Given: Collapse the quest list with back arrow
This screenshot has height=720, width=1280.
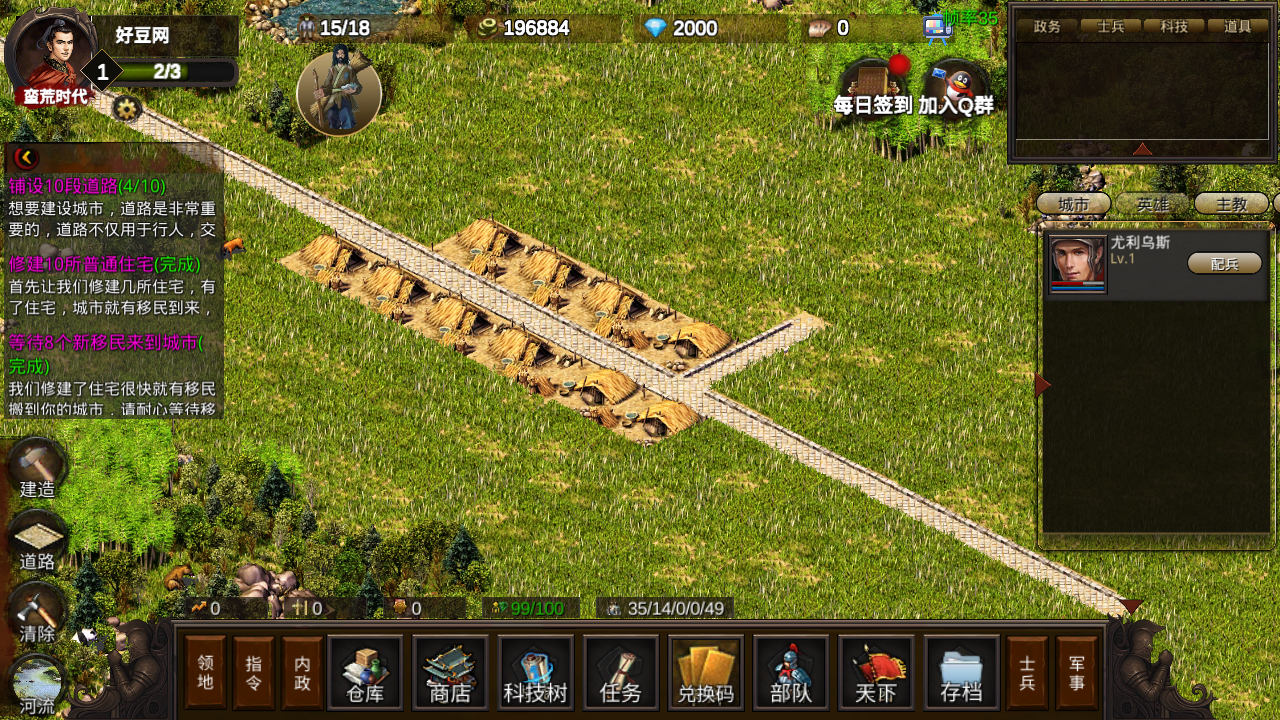Looking at the screenshot, I should pos(25,157).
